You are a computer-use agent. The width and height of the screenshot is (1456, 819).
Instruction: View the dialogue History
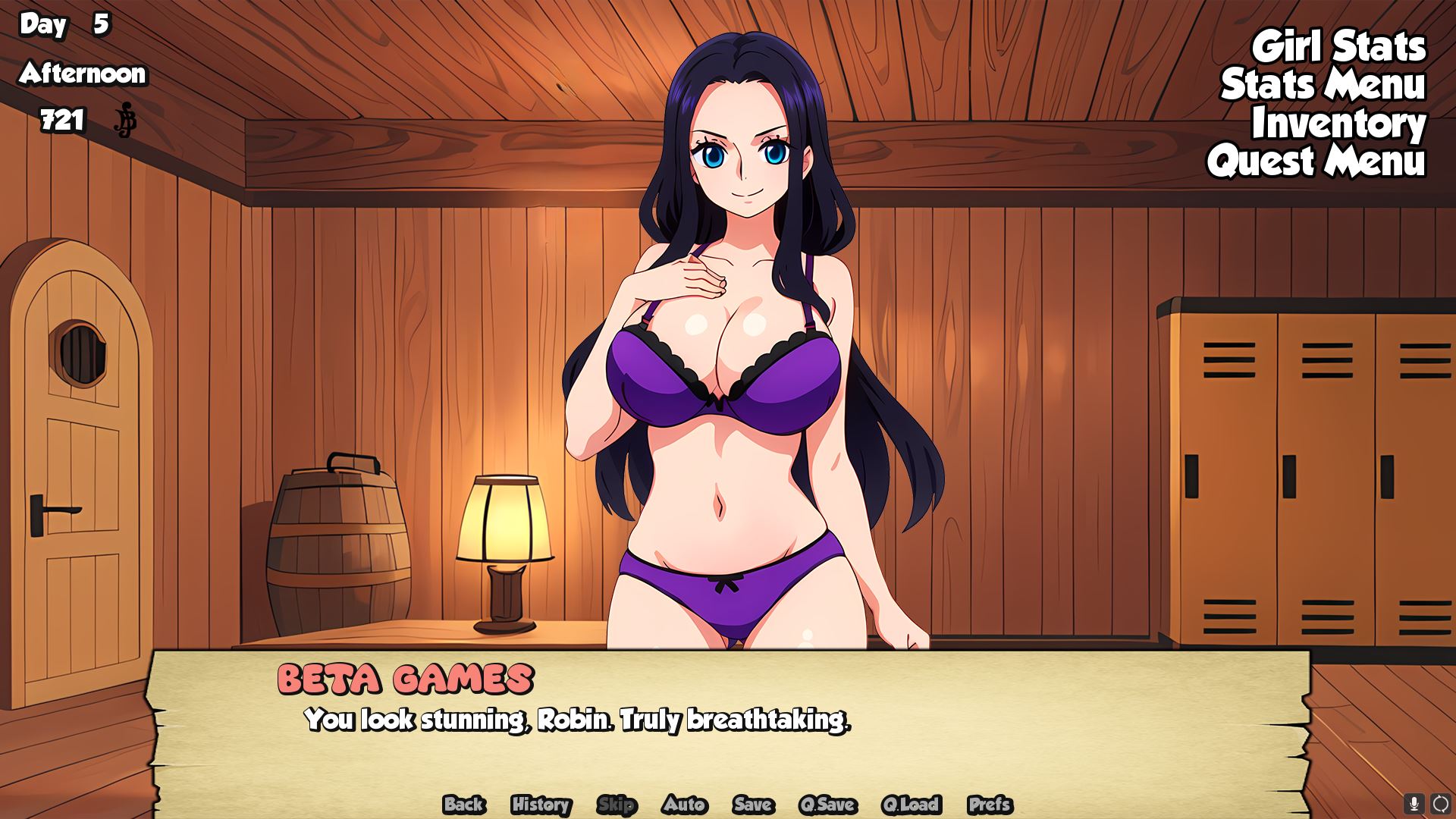click(x=541, y=805)
